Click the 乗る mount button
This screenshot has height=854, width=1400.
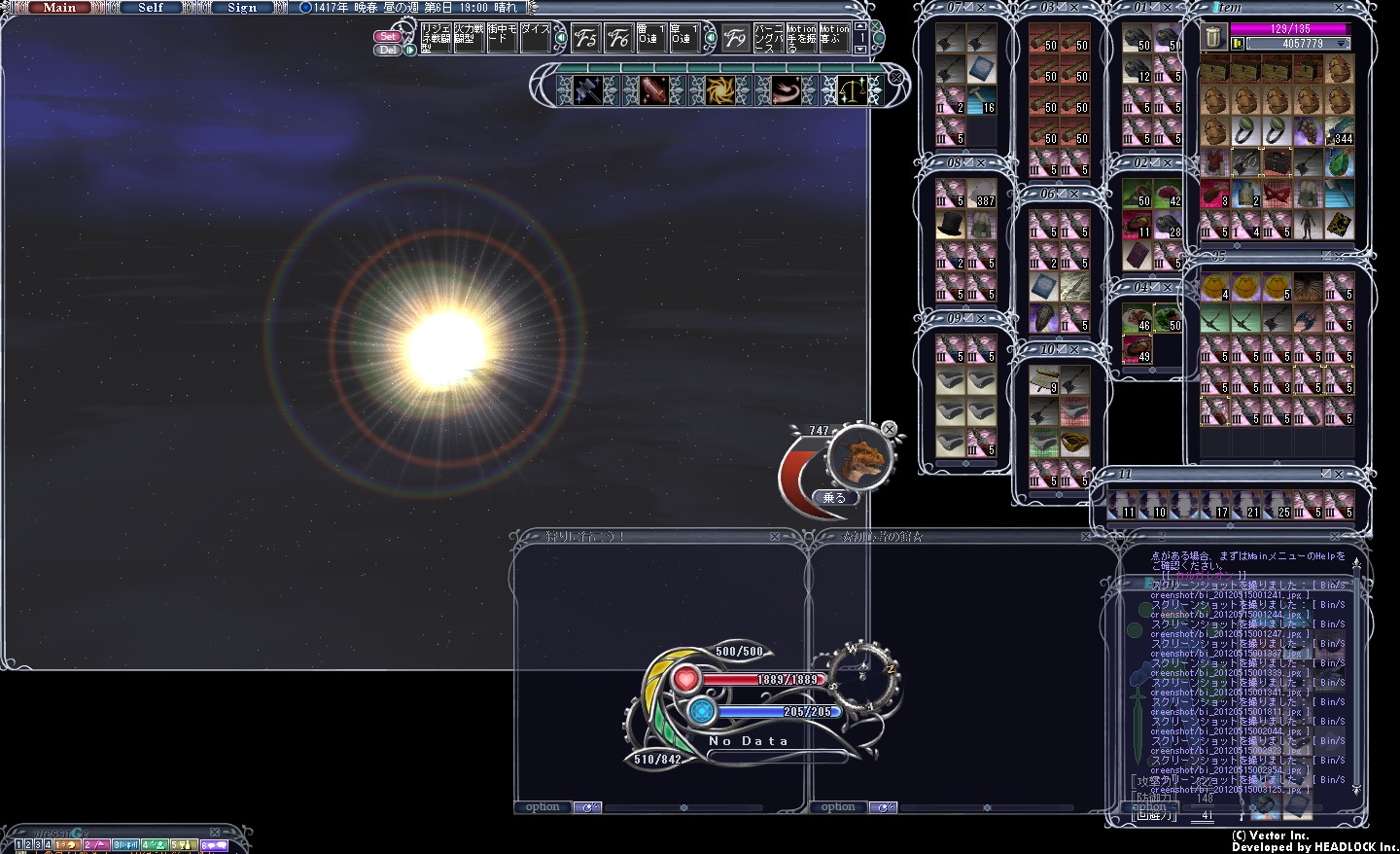(x=834, y=497)
